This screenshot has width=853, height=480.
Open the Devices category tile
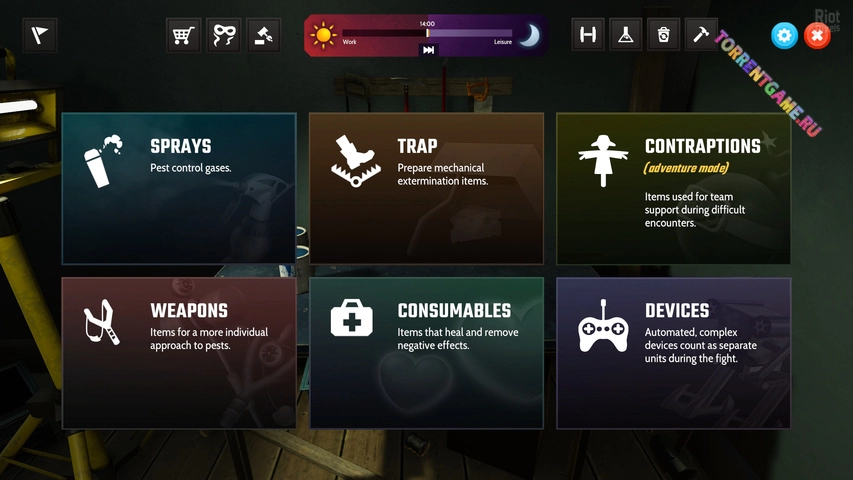pos(673,353)
